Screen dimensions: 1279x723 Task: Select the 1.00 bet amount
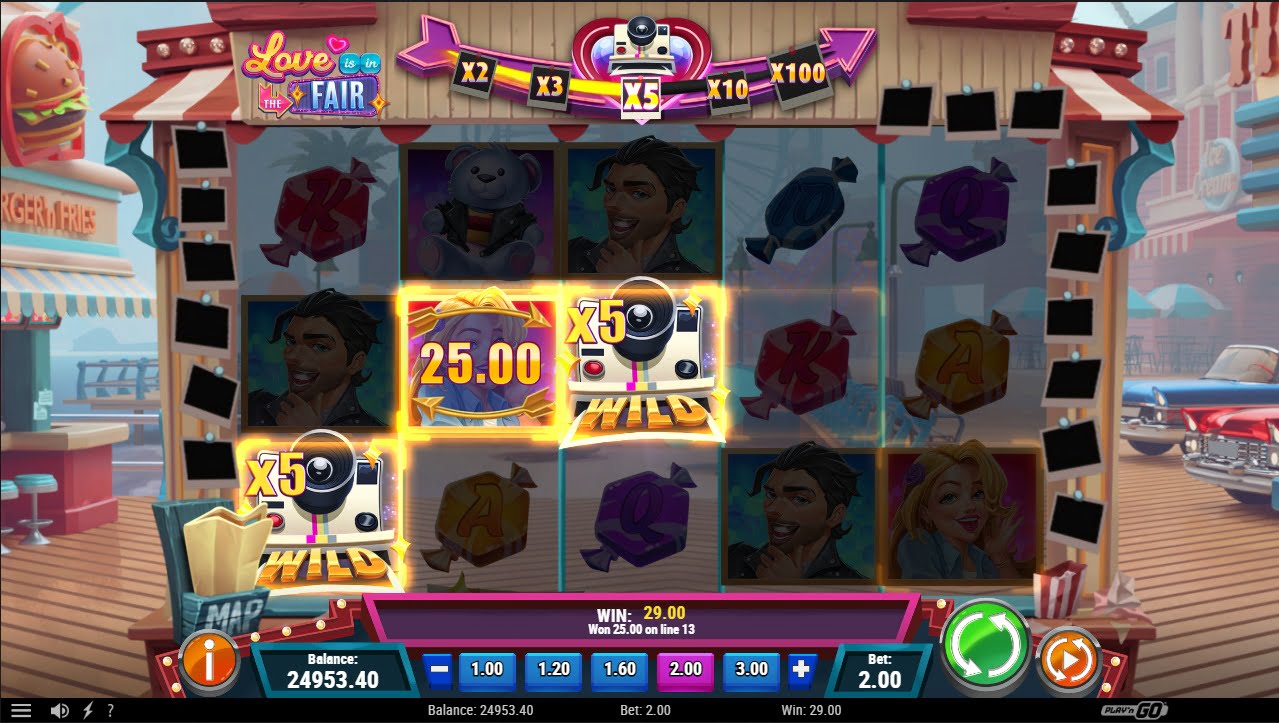tap(487, 670)
